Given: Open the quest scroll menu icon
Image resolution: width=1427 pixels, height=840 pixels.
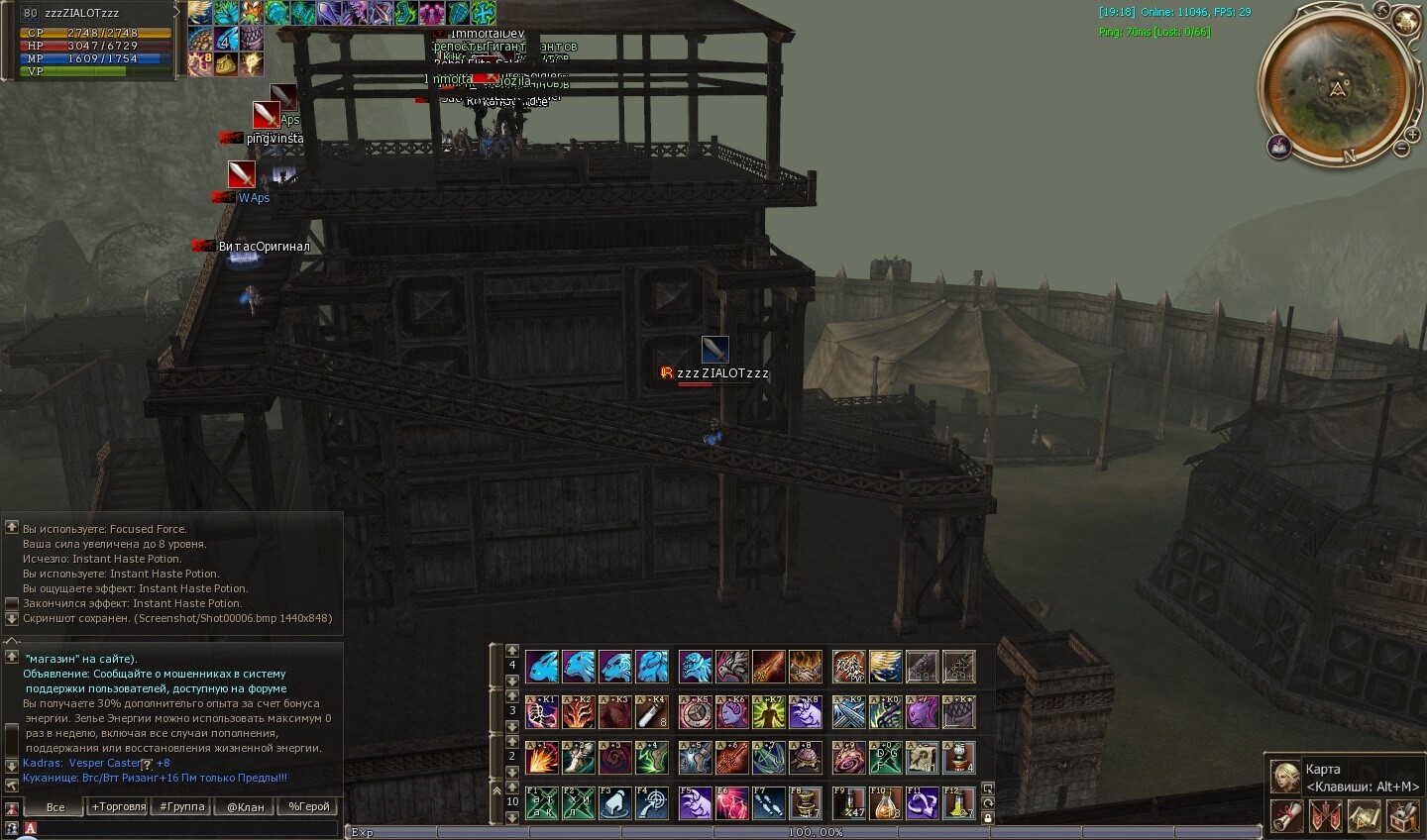Looking at the screenshot, I should tap(1286, 816).
